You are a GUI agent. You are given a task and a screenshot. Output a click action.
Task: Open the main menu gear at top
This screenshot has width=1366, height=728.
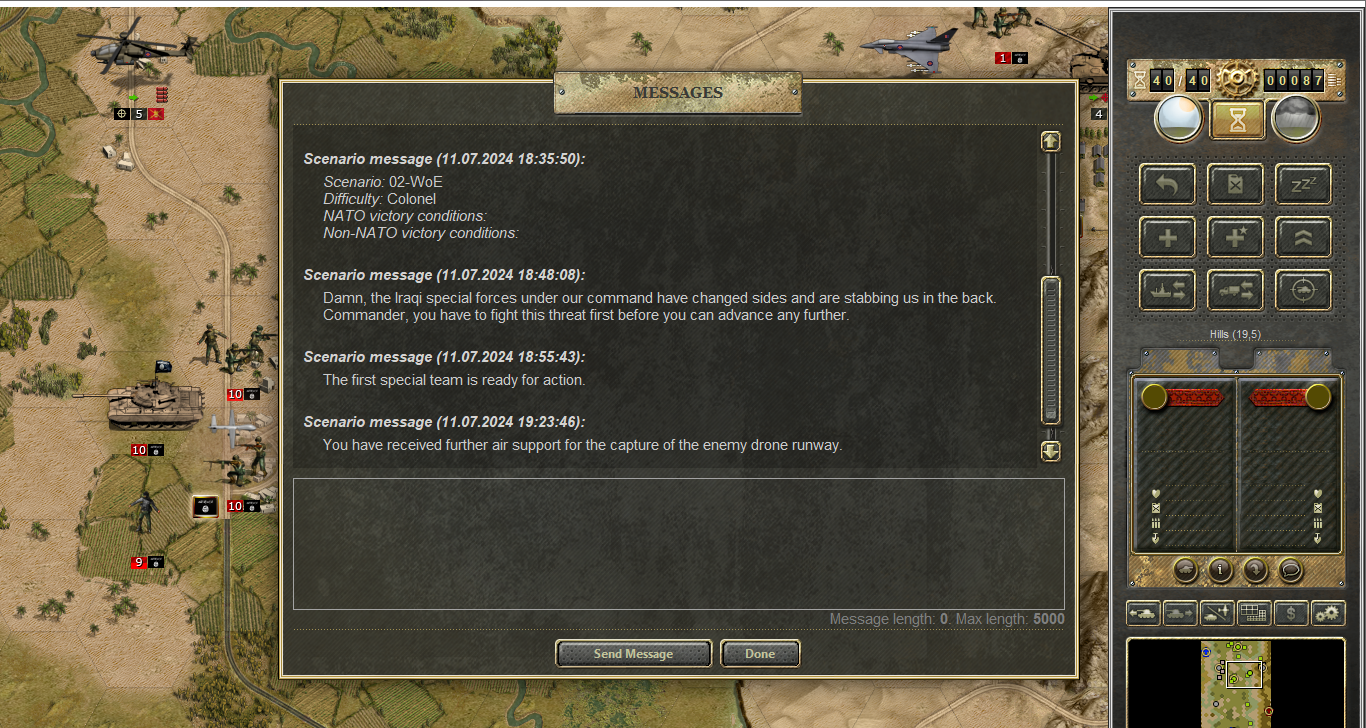pyautogui.click(x=1237, y=79)
